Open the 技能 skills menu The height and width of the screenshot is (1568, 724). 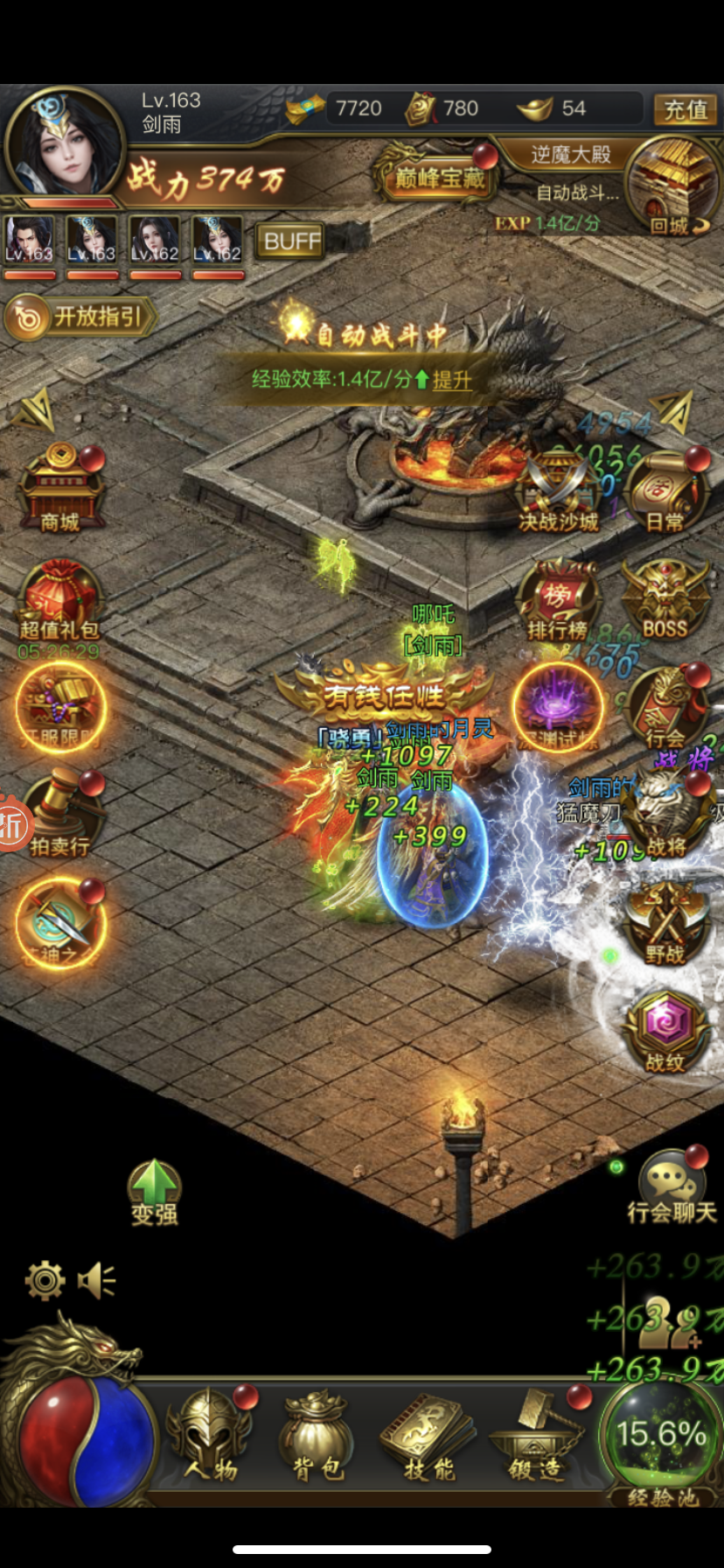pyautogui.click(x=428, y=1435)
